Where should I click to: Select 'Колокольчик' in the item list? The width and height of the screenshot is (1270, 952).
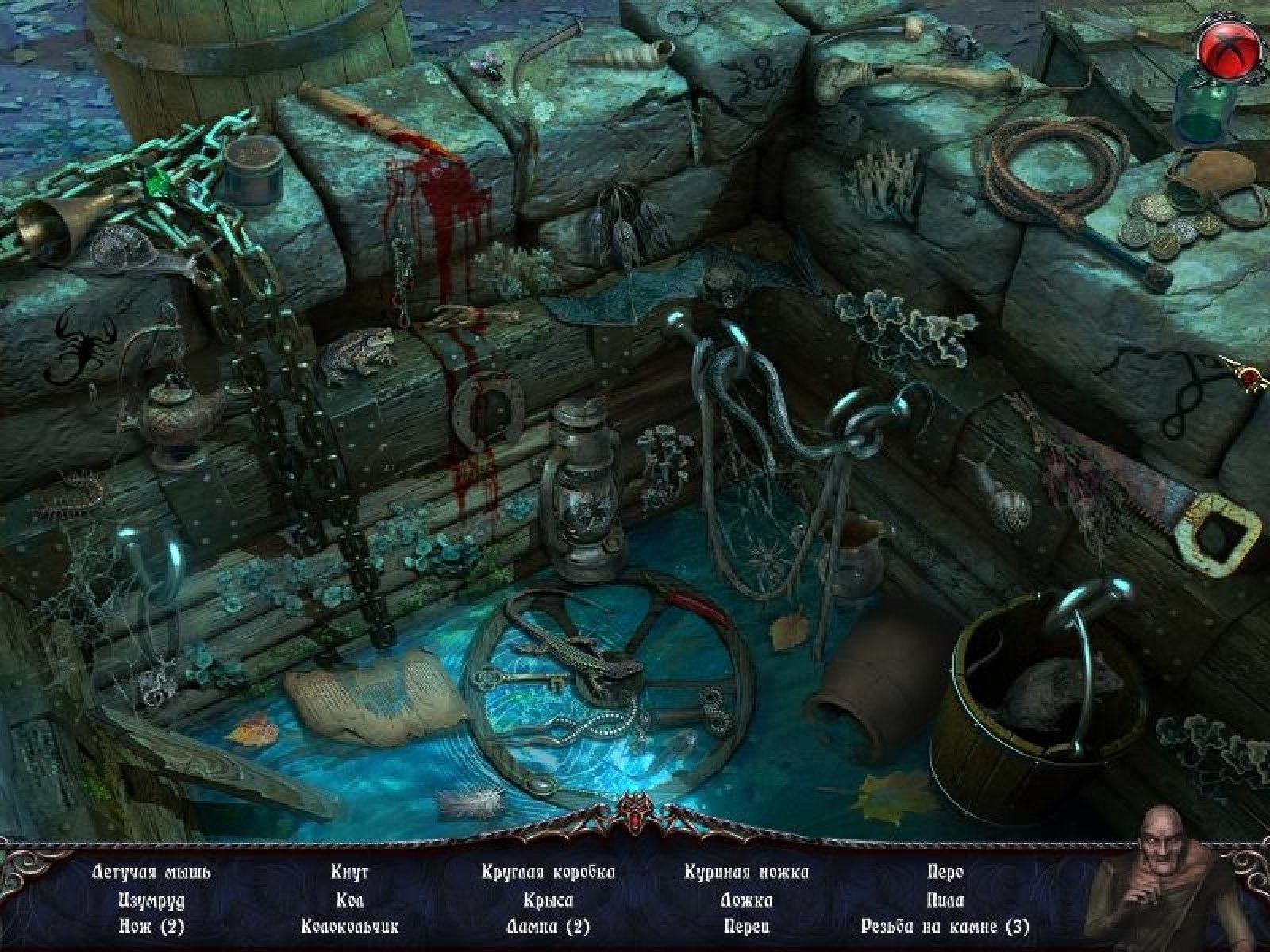click(349, 926)
